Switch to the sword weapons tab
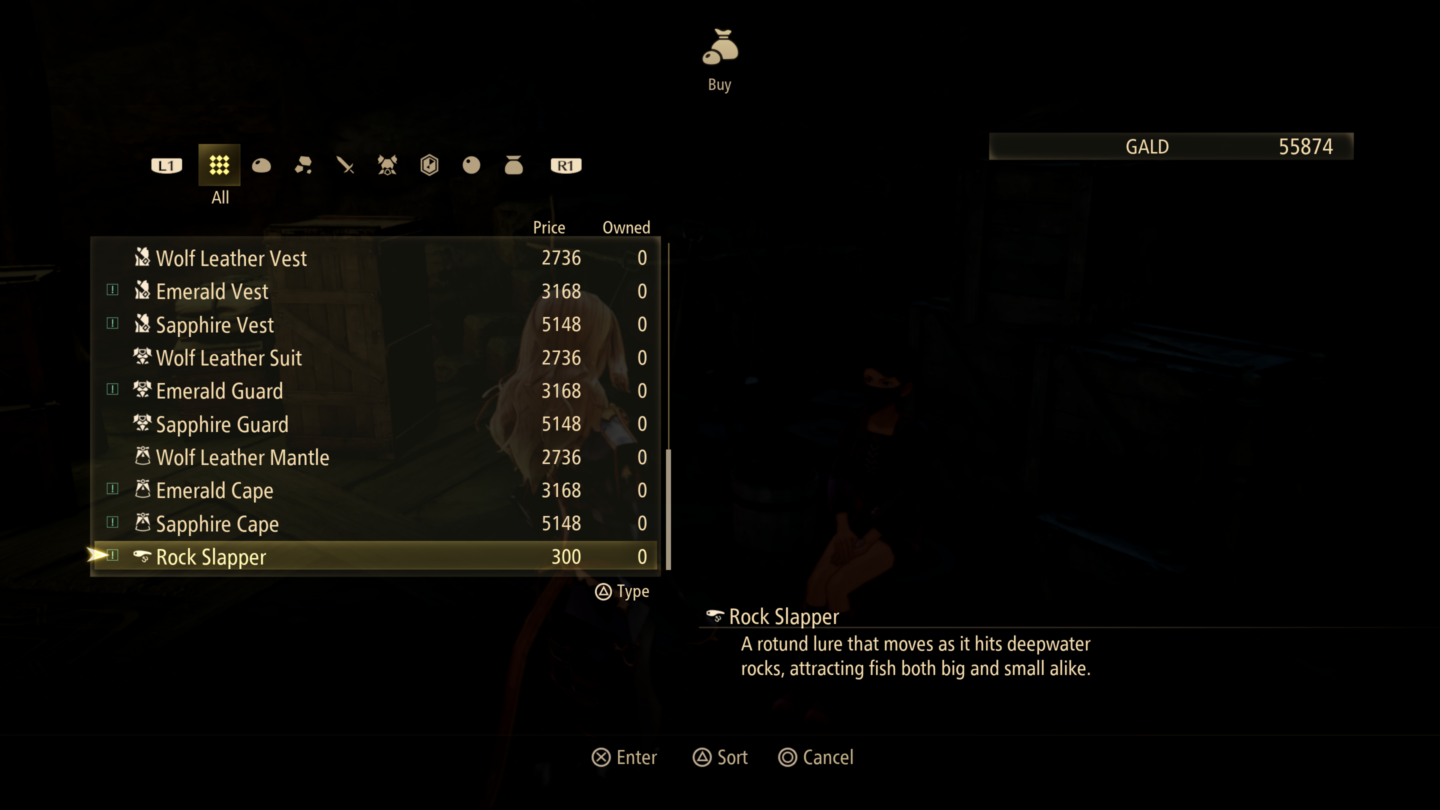Viewport: 1440px width, 810px height. [346, 166]
